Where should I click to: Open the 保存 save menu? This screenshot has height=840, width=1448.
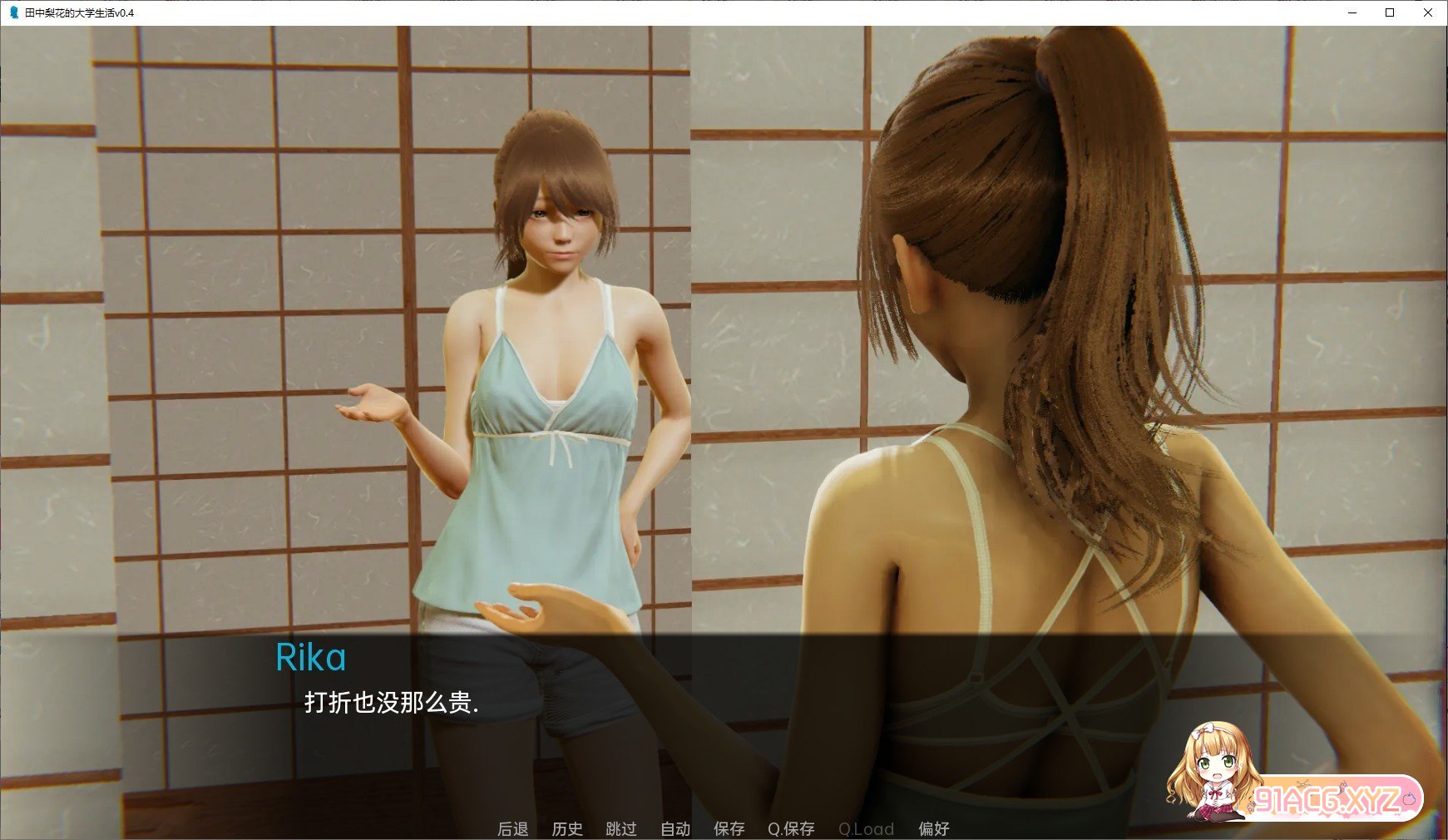(729, 828)
